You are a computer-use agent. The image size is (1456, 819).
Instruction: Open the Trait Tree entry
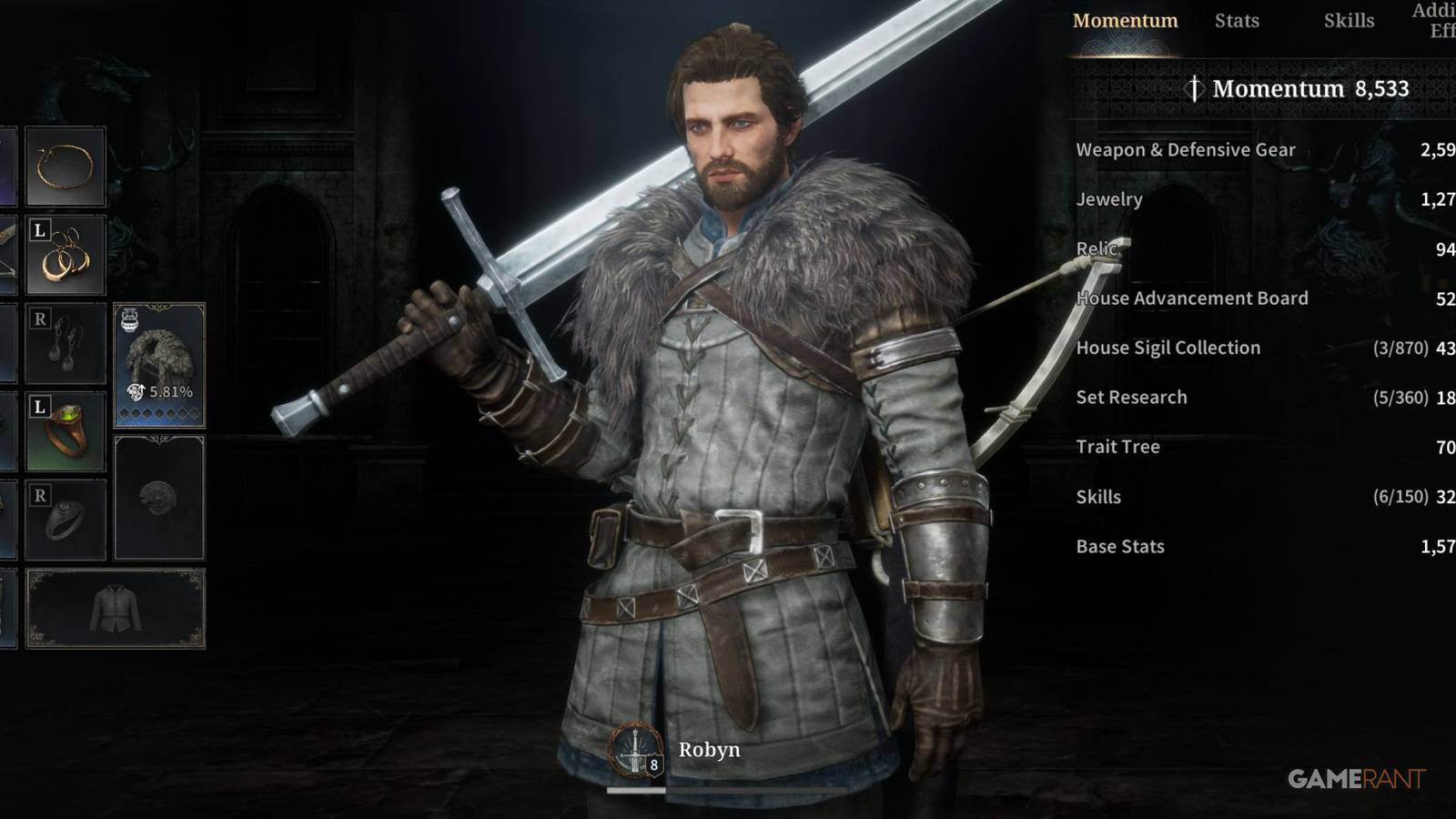1117,447
